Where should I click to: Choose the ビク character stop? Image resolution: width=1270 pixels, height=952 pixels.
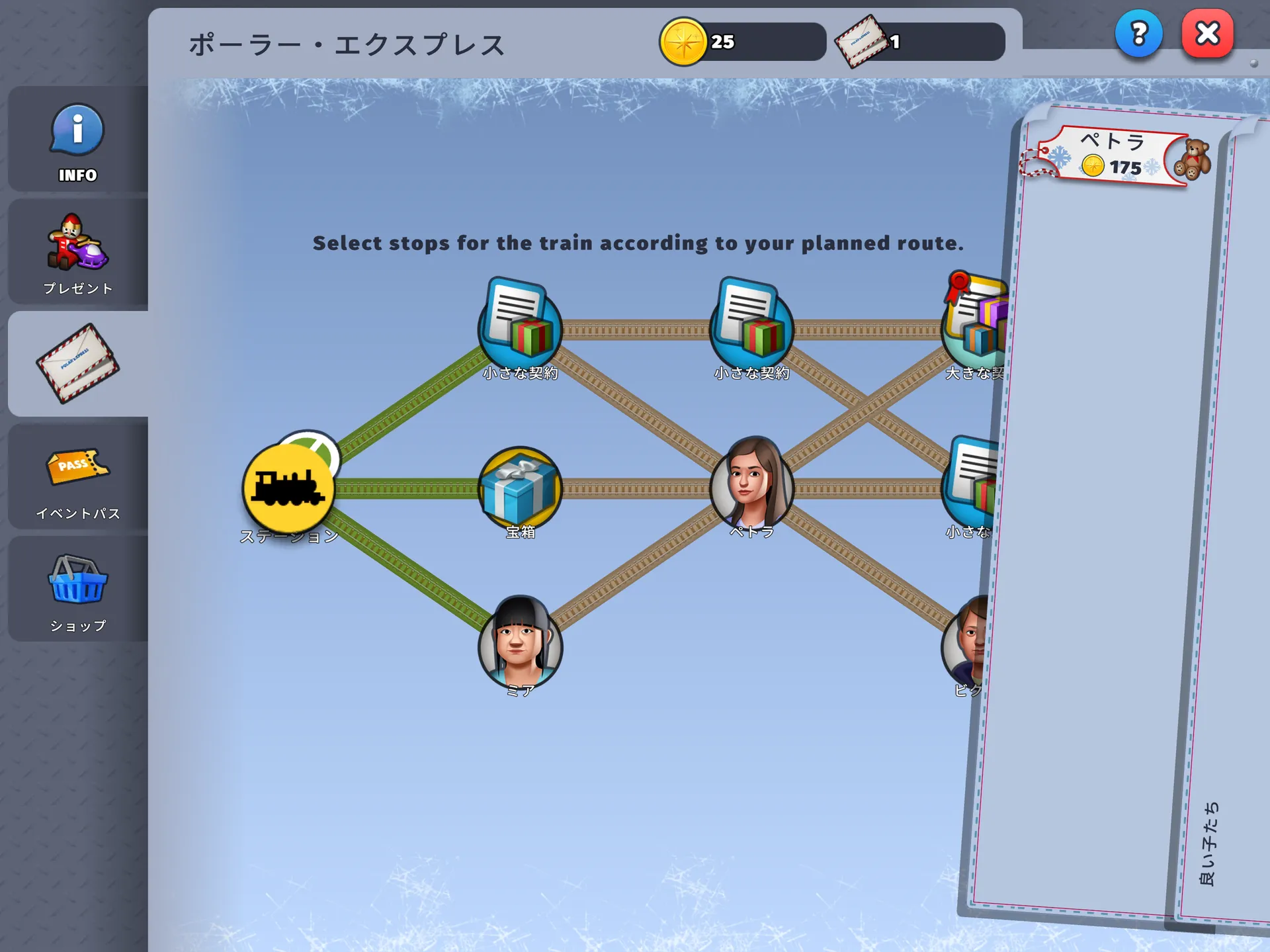pos(966,640)
